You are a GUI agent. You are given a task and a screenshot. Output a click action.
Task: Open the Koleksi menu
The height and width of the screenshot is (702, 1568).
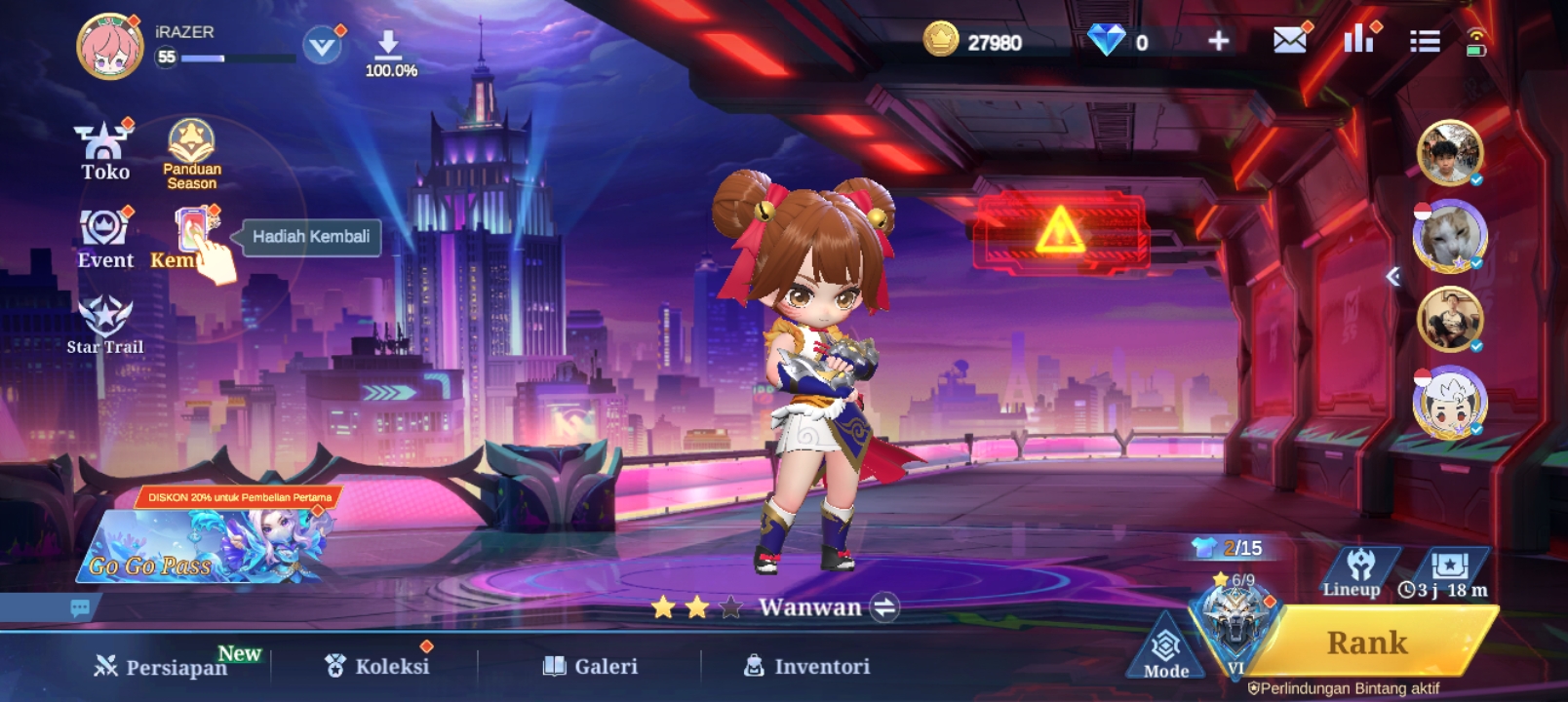(377, 666)
